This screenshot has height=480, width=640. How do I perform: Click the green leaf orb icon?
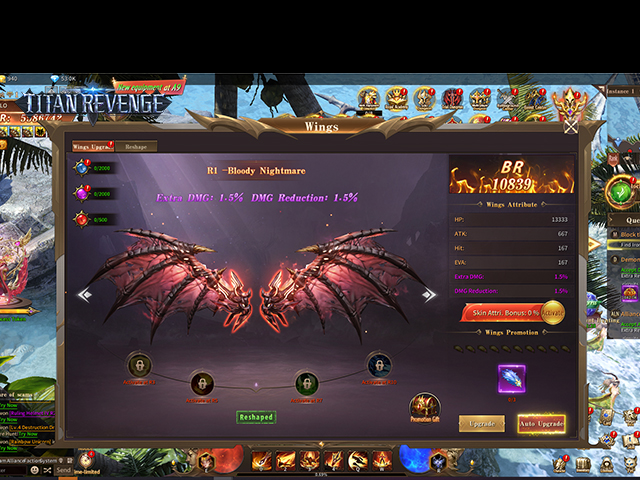coord(621,190)
